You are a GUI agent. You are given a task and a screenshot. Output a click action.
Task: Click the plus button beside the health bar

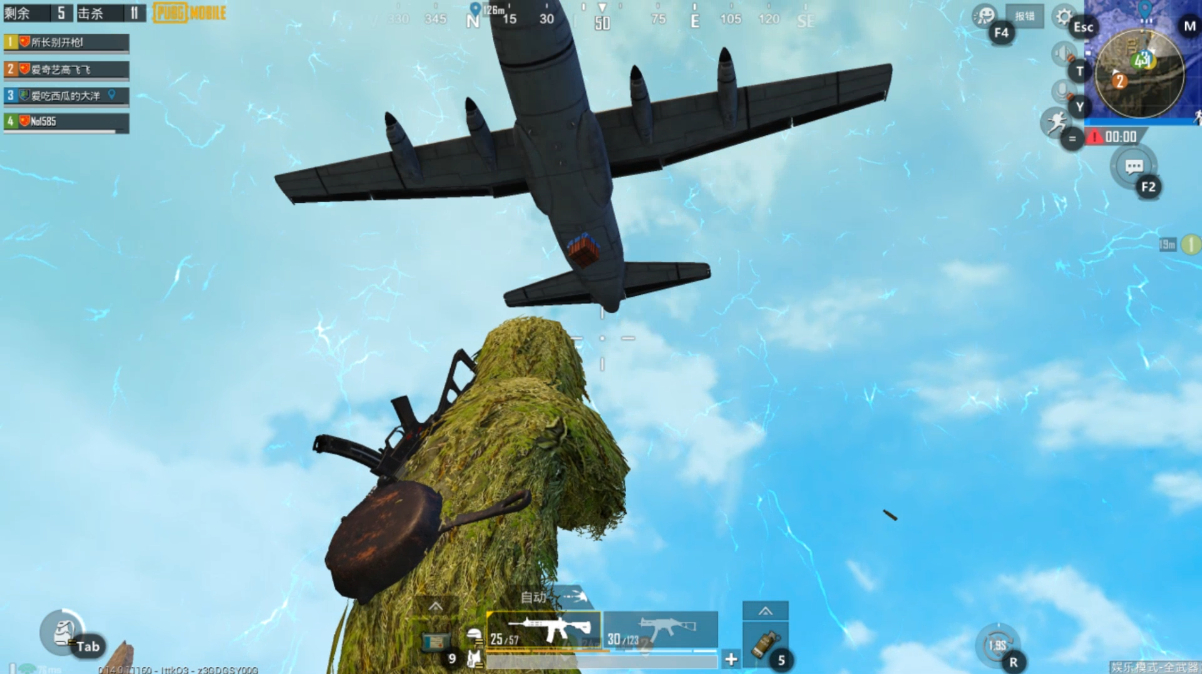(x=731, y=659)
